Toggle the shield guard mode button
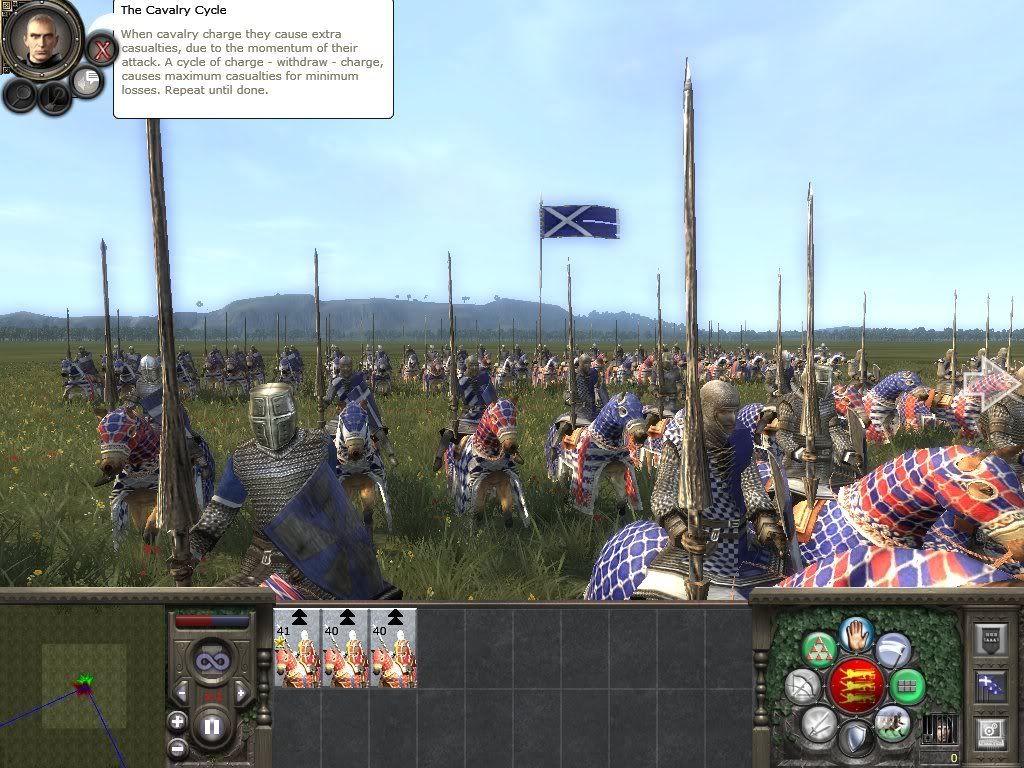The width and height of the screenshot is (1024, 768). tap(855, 740)
